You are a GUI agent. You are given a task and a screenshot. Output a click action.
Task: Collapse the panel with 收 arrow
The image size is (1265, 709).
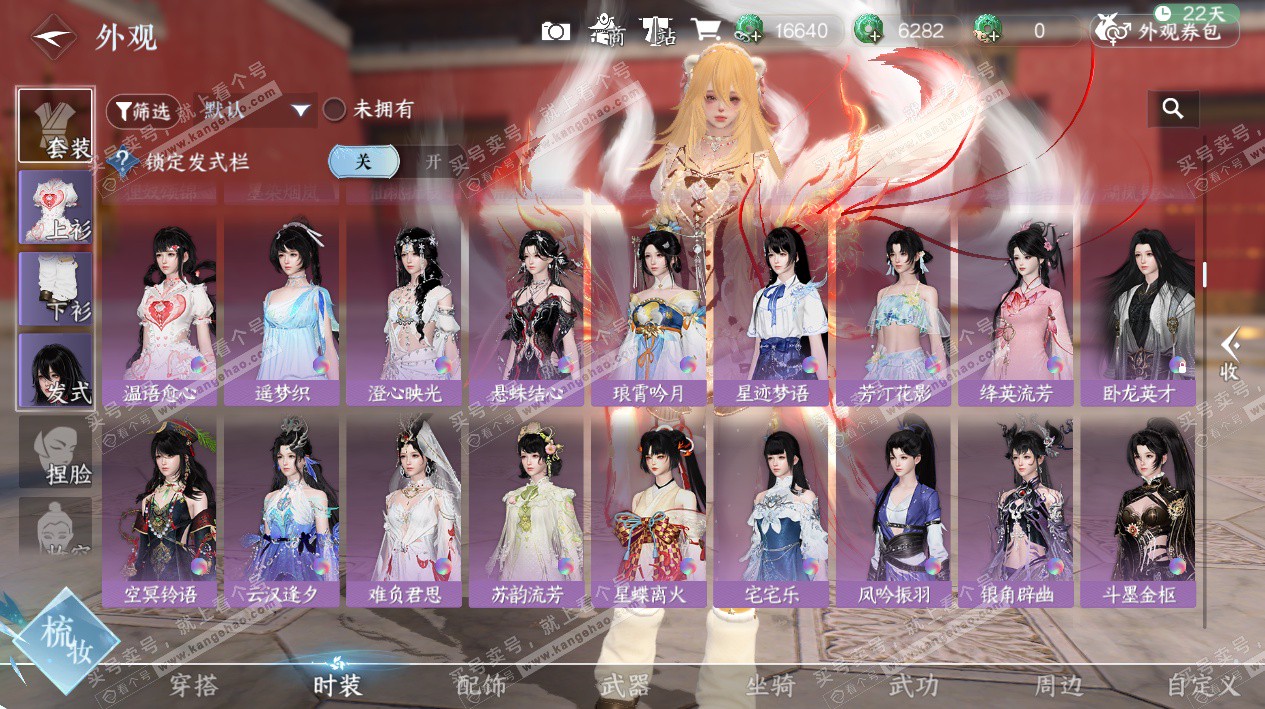(1230, 355)
